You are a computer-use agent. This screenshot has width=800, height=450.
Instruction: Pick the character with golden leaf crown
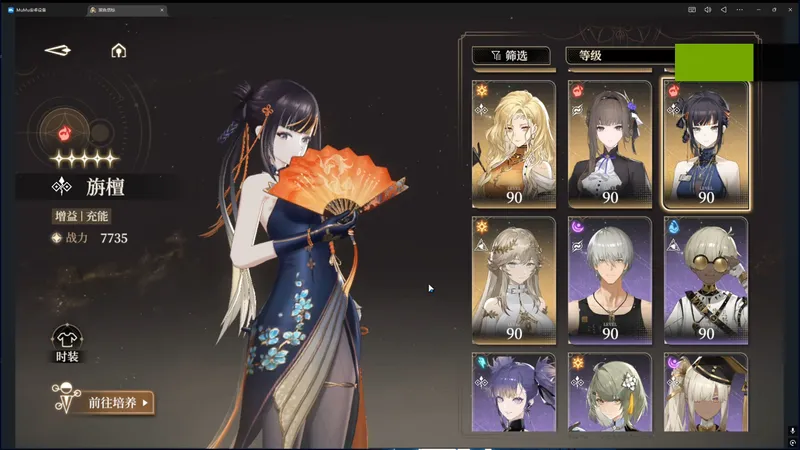513,280
